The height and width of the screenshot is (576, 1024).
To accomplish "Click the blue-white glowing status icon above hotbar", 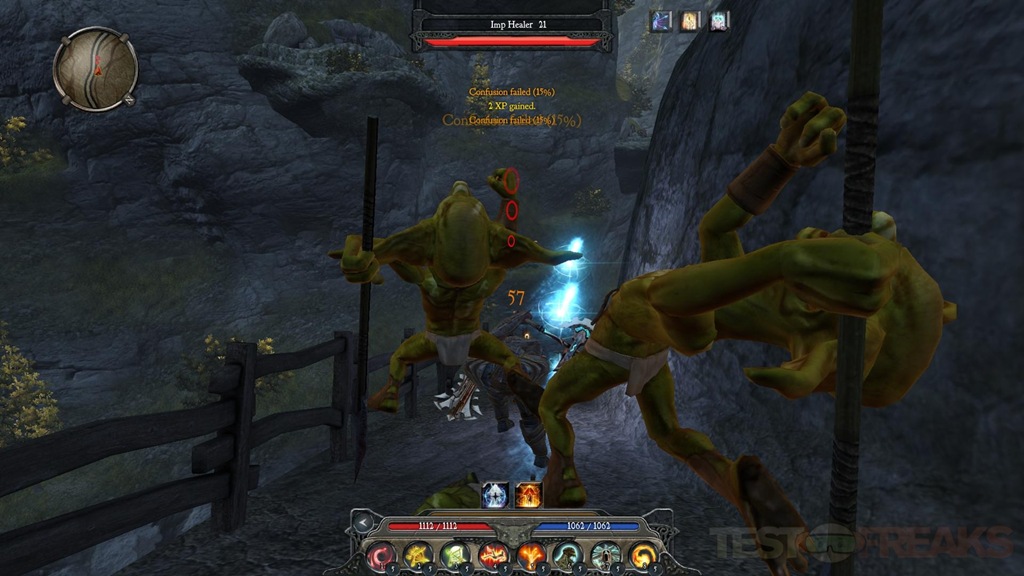I will [496, 494].
